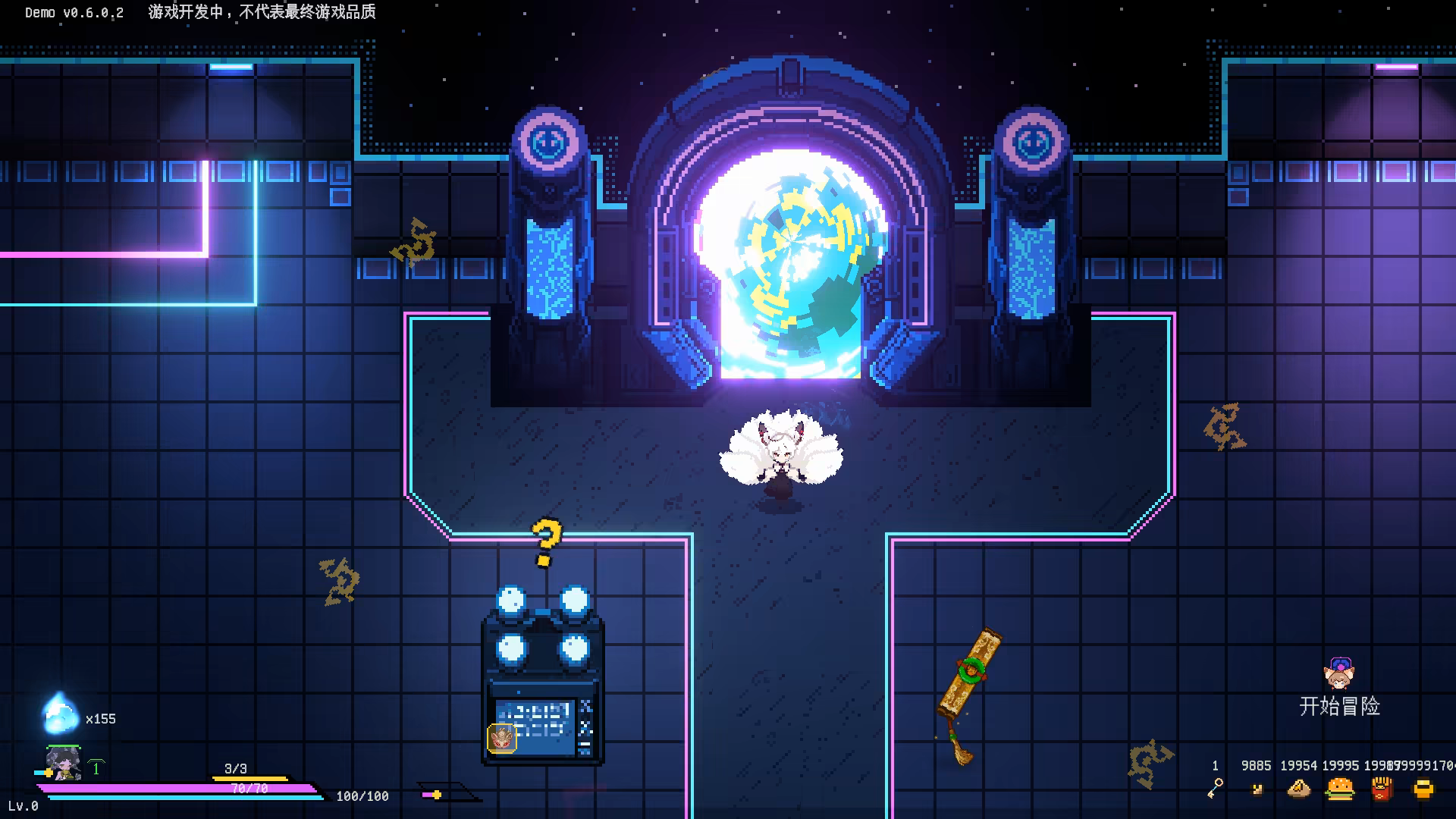Click the 开始冒险 objective tracker text
The height and width of the screenshot is (819, 1456).
(1339, 707)
